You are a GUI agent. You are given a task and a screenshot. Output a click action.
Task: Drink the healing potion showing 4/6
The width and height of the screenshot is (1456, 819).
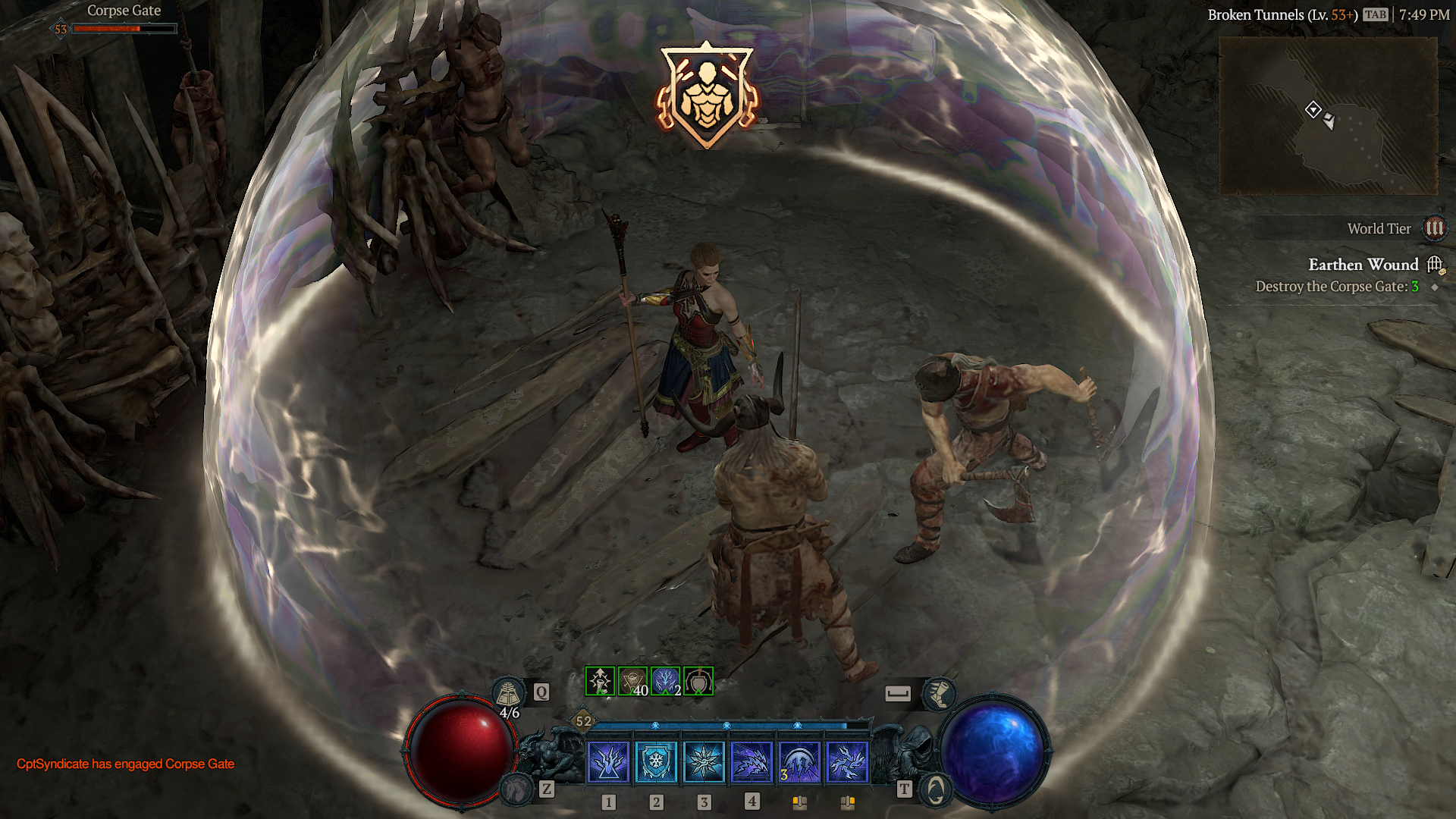click(x=509, y=693)
